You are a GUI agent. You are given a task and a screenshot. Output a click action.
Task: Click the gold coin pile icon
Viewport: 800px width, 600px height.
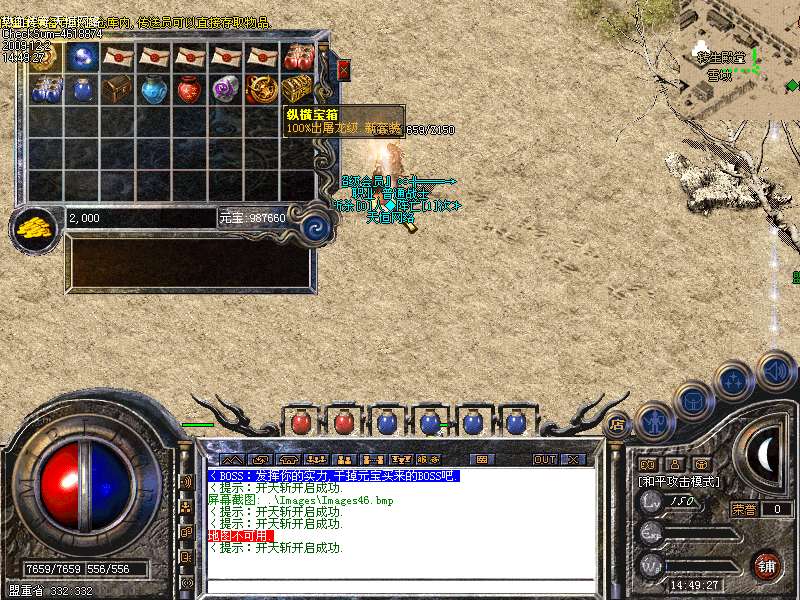coord(35,226)
